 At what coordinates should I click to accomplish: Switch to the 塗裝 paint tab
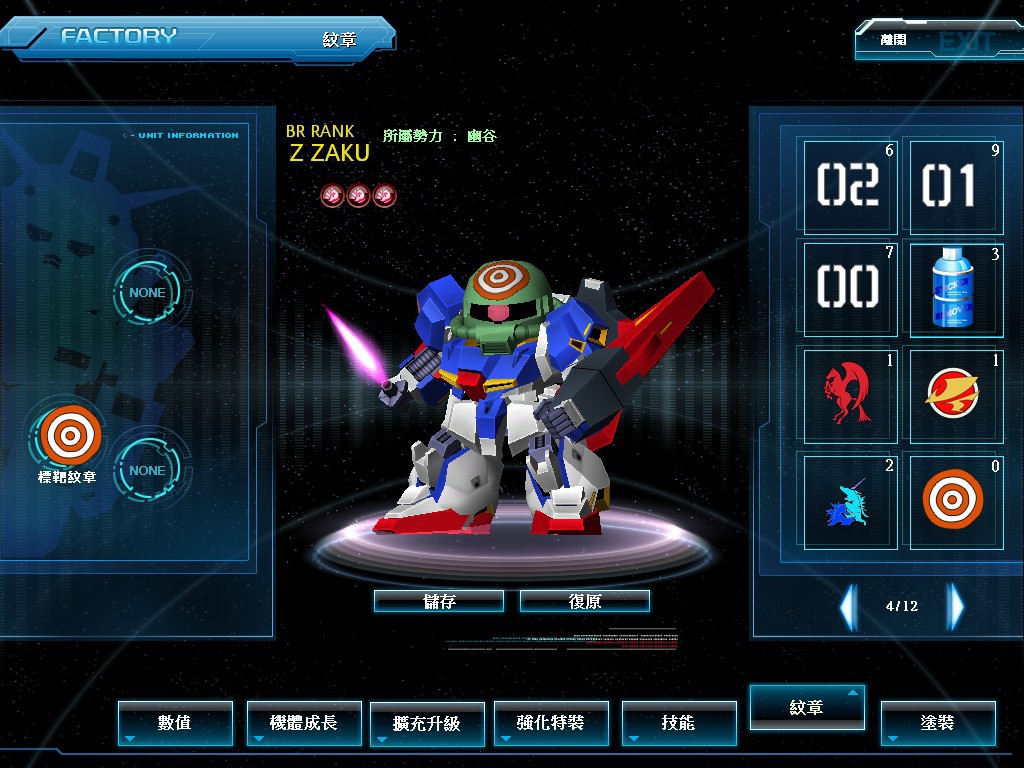tap(938, 722)
